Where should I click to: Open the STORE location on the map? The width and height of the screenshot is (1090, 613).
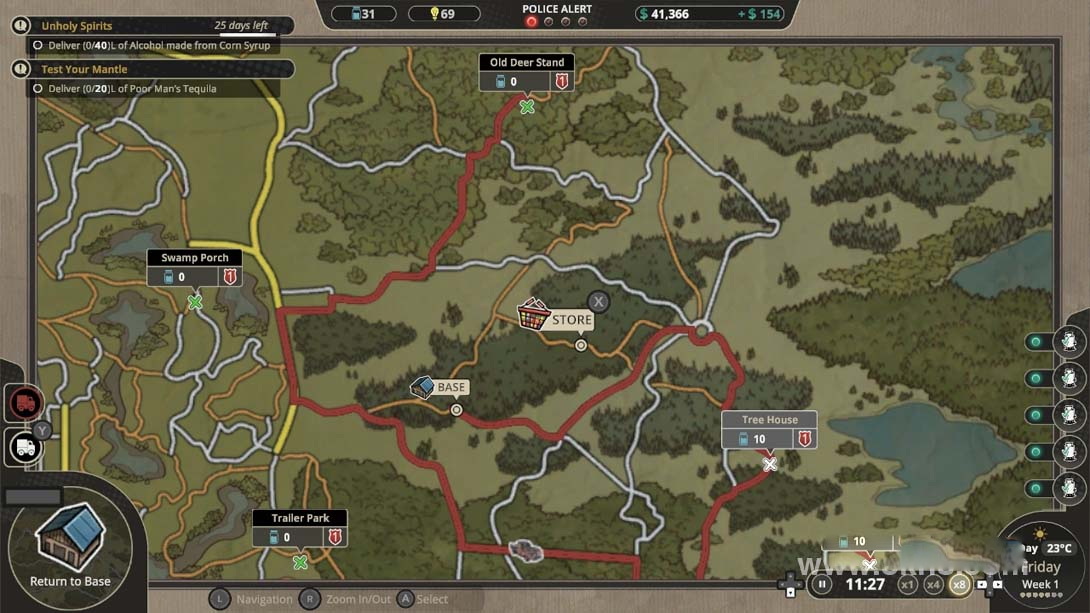click(x=536, y=315)
